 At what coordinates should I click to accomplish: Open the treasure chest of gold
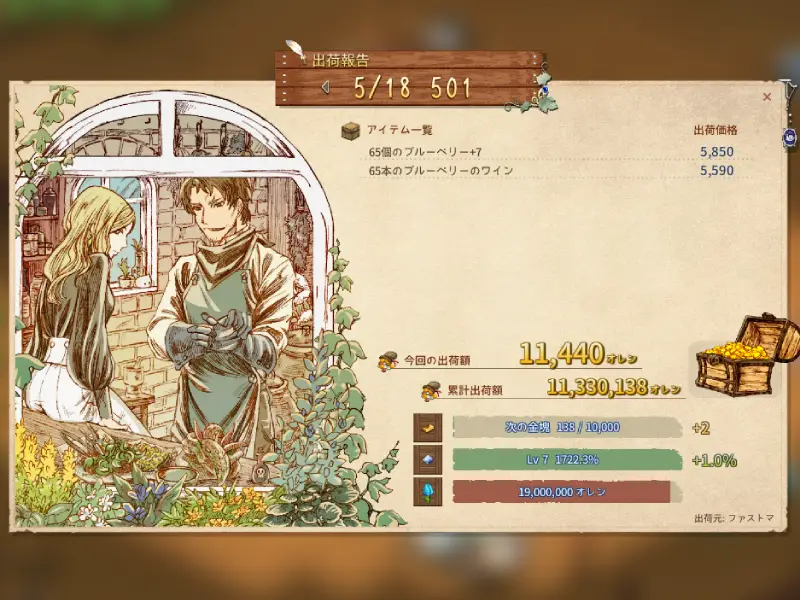pos(743,355)
